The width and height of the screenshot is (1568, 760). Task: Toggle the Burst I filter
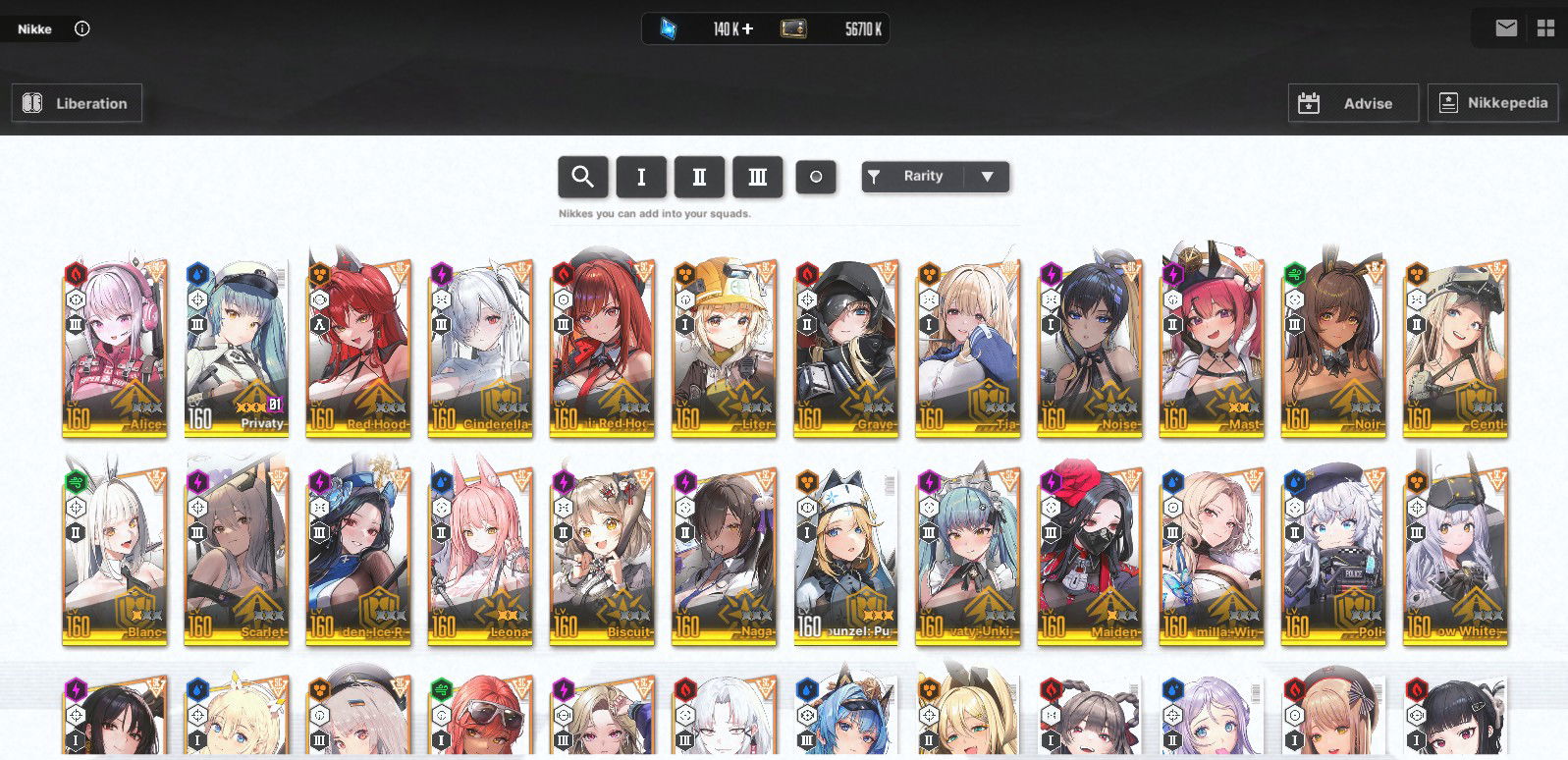coord(641,177)
